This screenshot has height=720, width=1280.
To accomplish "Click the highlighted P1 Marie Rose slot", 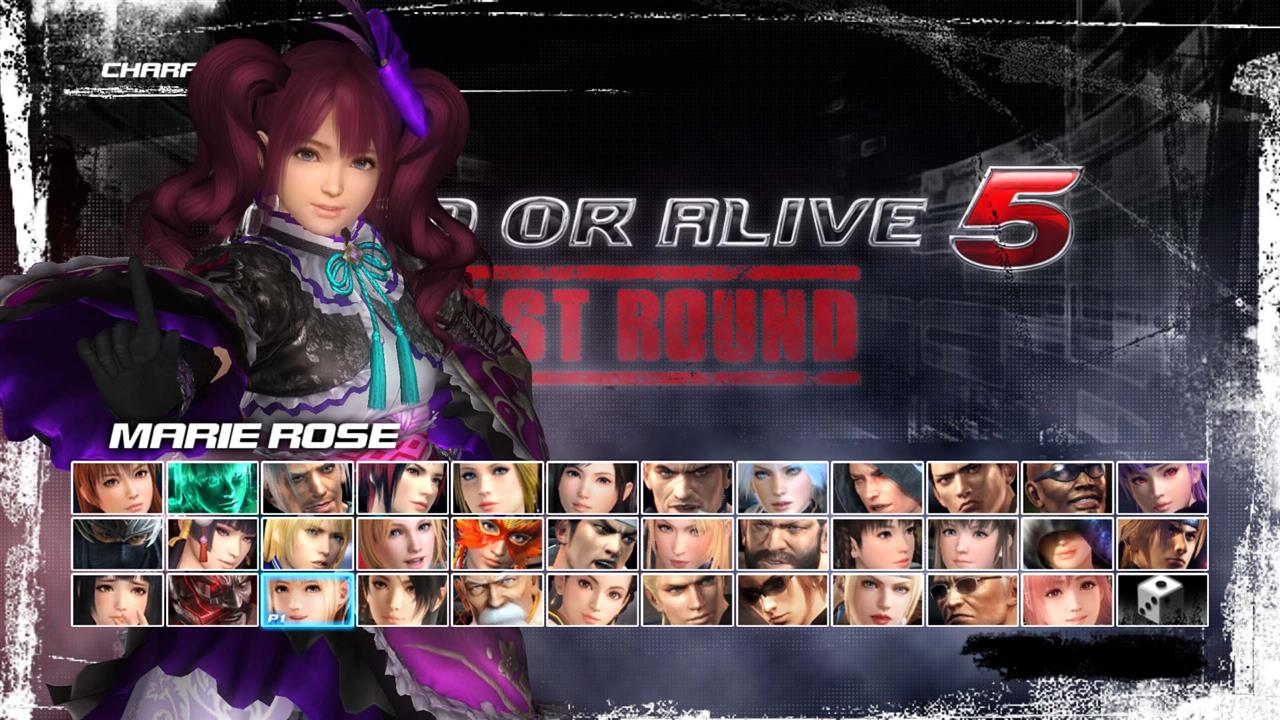I will pyautogui.click(x=308, y=600).
